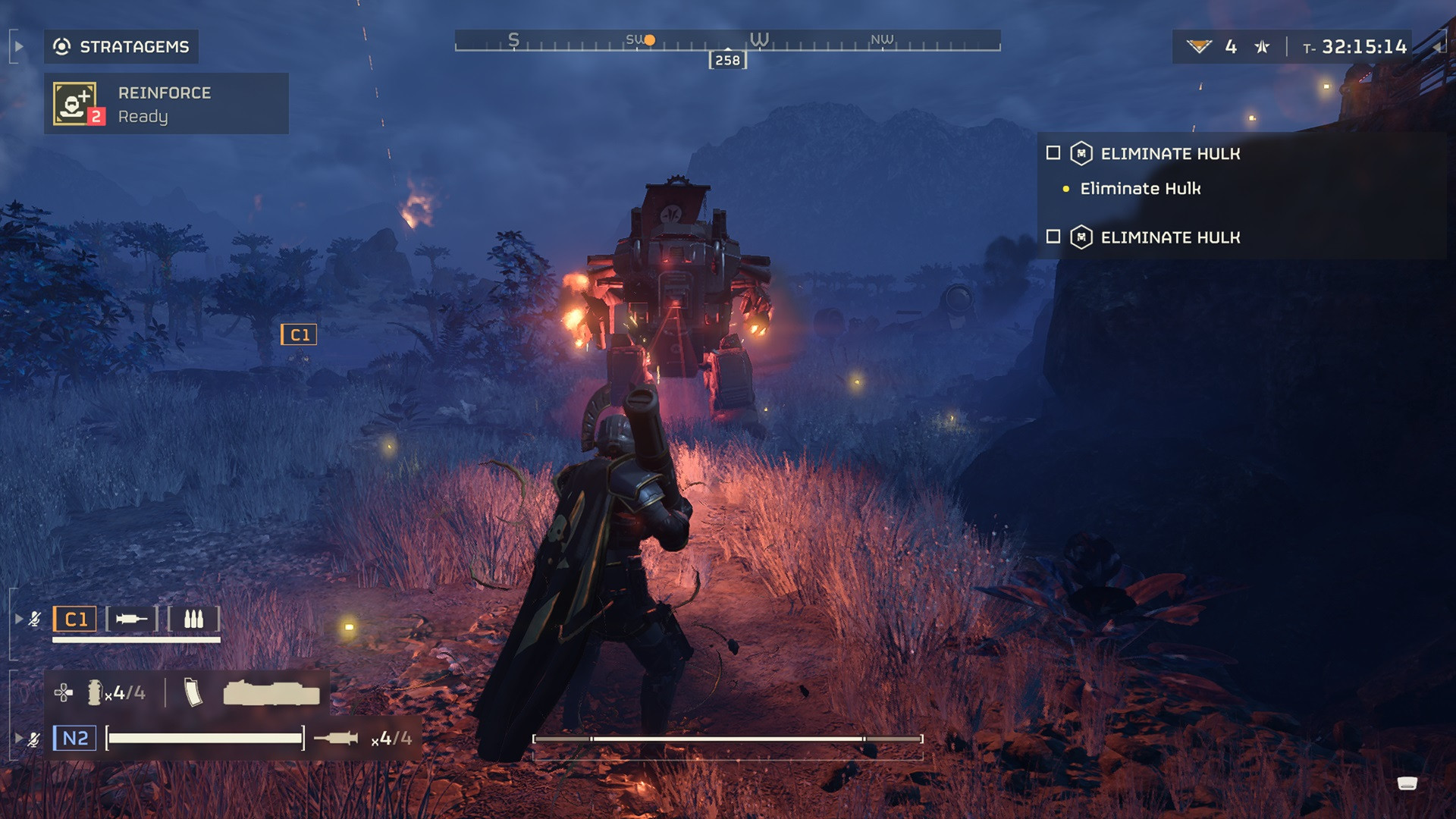Click the white icon in the bottom-right corner
This screenshot has width=1456, height=819.
pos(1407,783)
